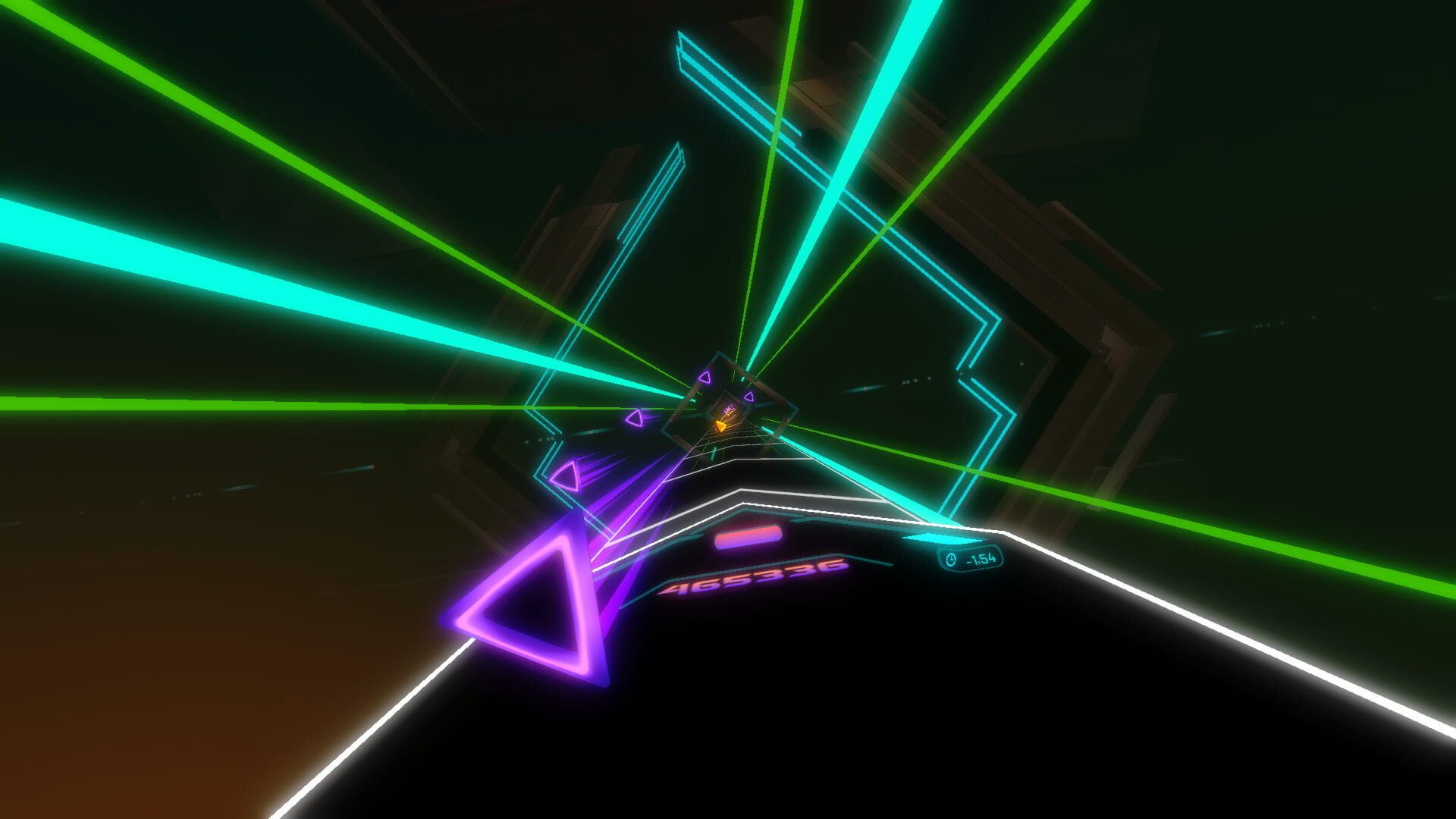This screenshot has height=819, width=1456.
Task: Click the orange player arrow marker
Action: (x=720, y=426)
